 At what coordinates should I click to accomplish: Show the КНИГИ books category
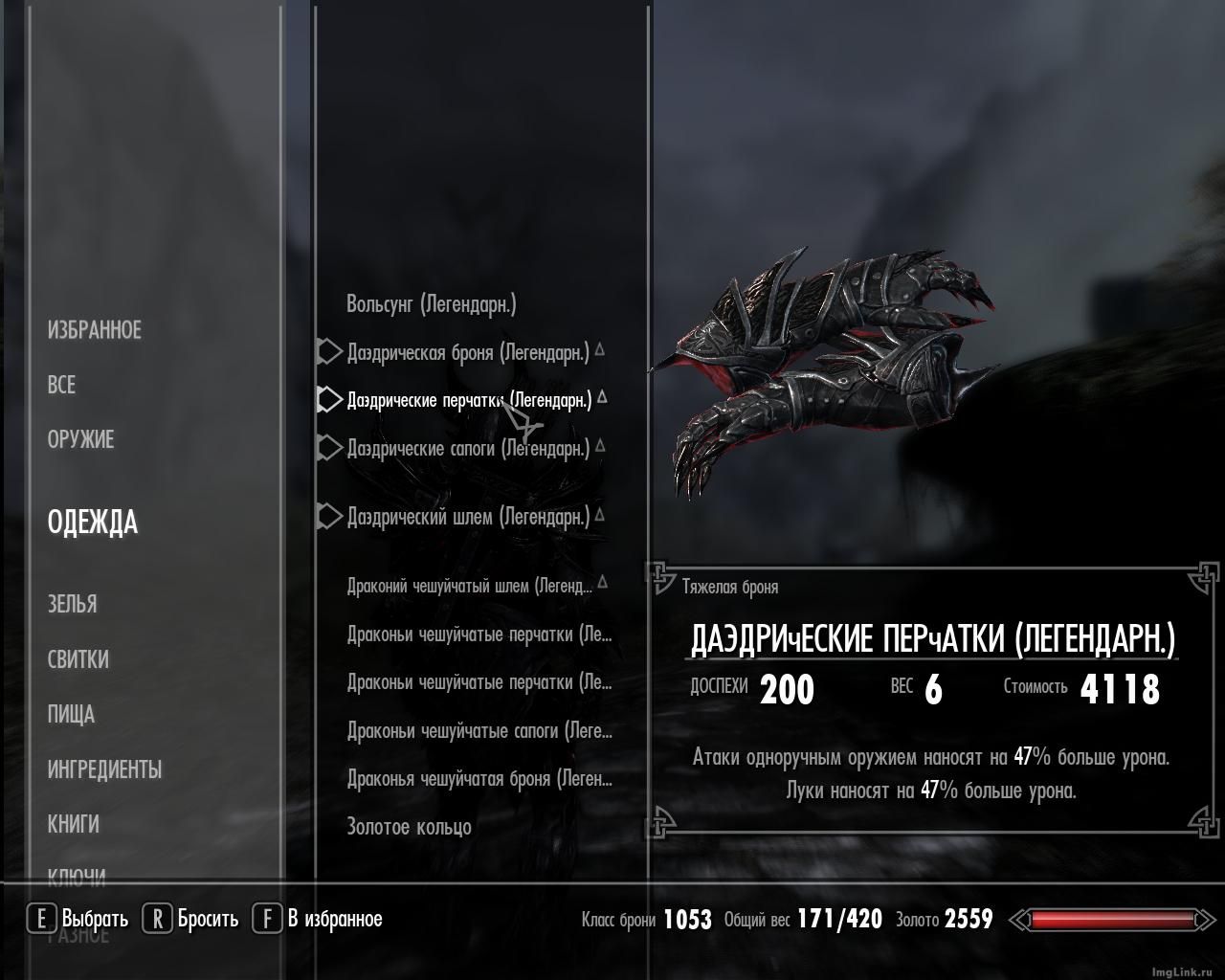coord(74,824)
